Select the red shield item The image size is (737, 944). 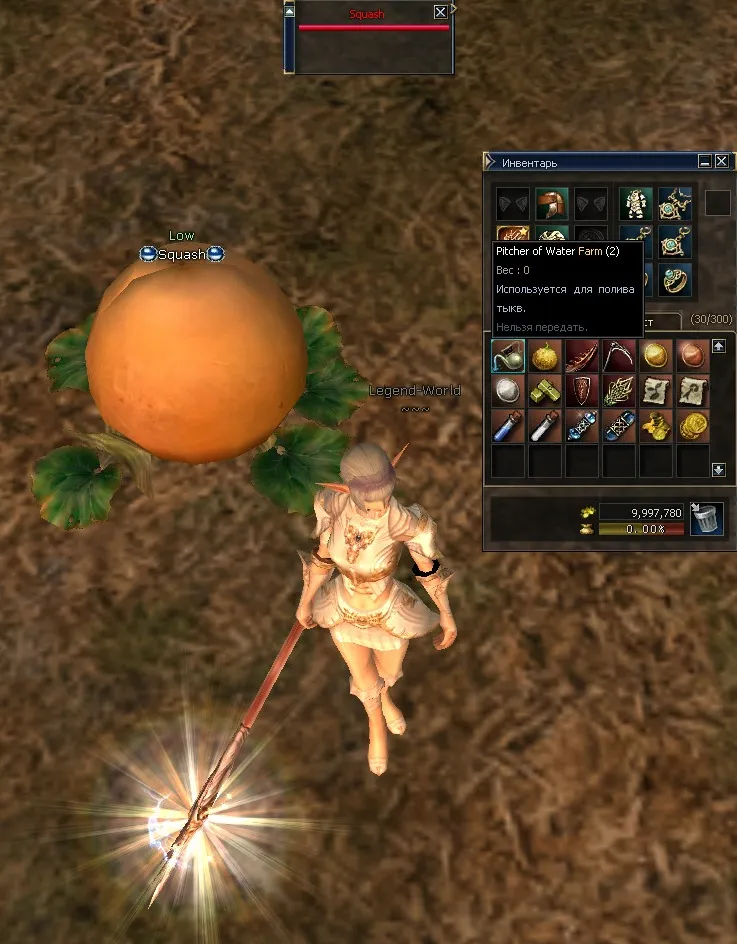pyautogui.click(x=582, y=390)
